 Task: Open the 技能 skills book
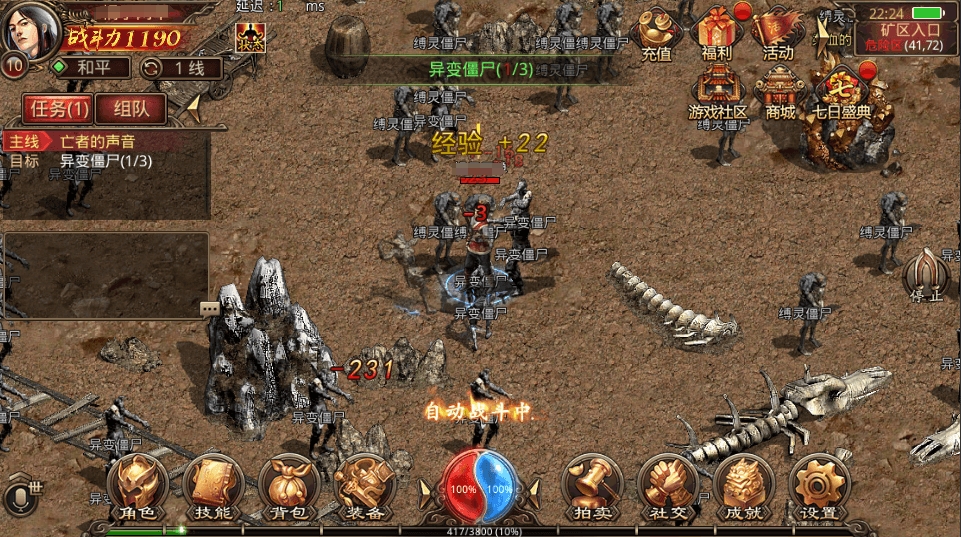pyautogui.click(x=212, y=486)
